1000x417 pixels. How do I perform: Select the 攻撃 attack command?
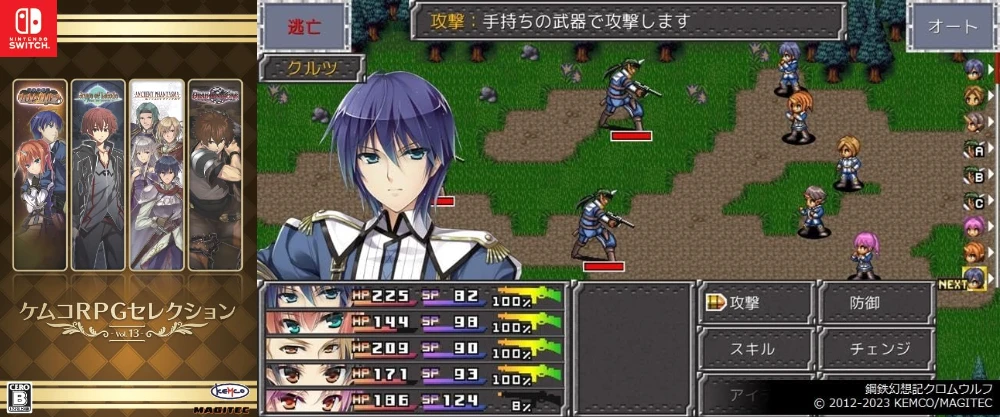(755, 303)
